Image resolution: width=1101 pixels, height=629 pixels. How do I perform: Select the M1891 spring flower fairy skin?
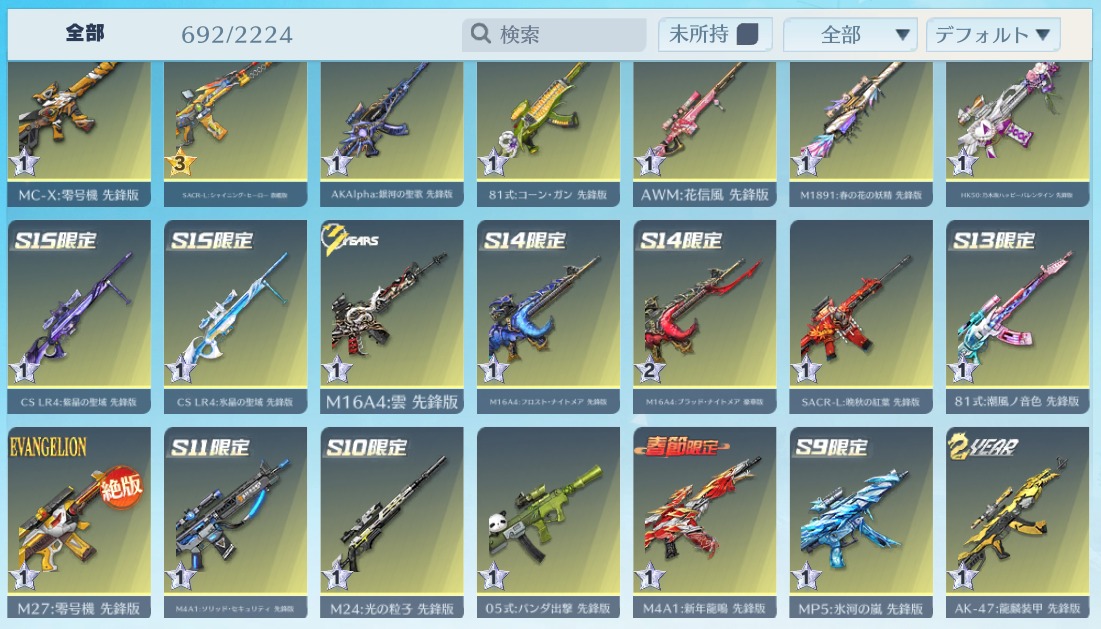[861, 130]
